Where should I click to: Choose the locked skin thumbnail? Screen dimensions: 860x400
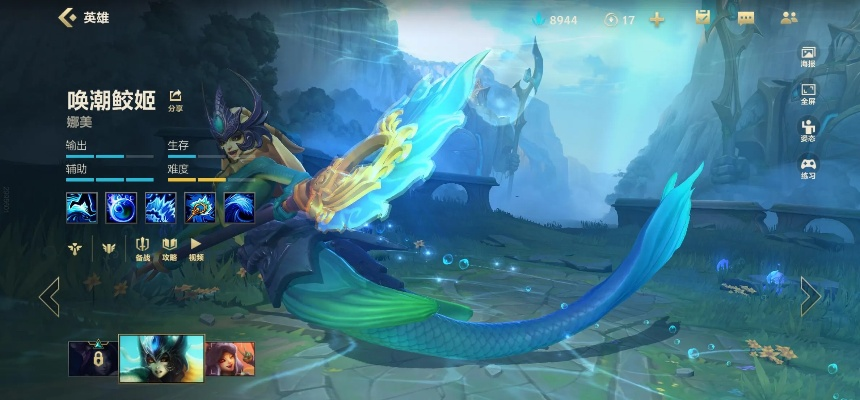[92, 358]
